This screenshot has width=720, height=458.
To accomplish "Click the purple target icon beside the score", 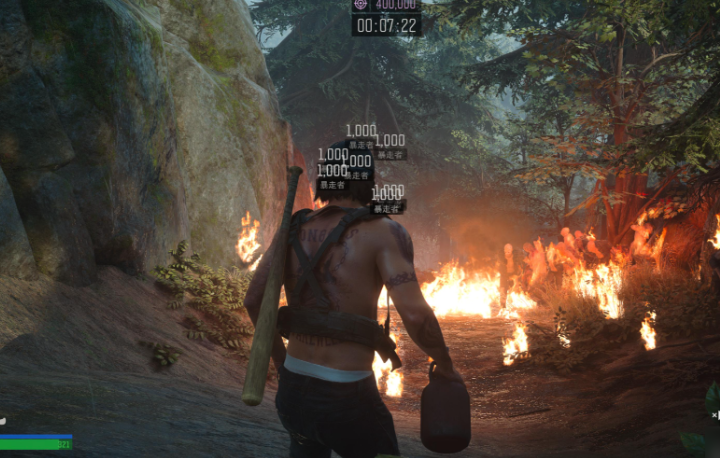I will [x=361, y=5].
